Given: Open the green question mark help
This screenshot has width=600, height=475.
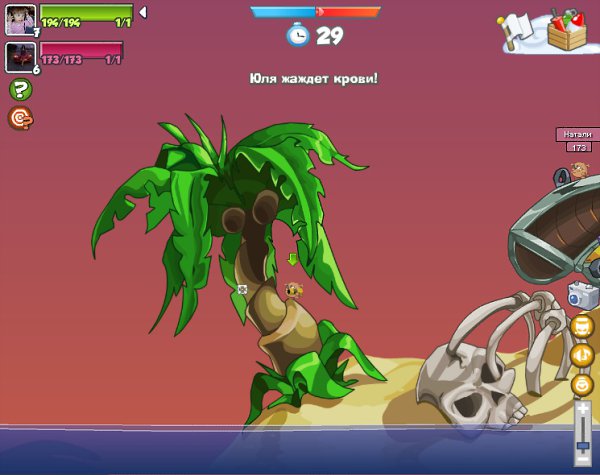Looking at the screenshot, I should coord(20,89).
